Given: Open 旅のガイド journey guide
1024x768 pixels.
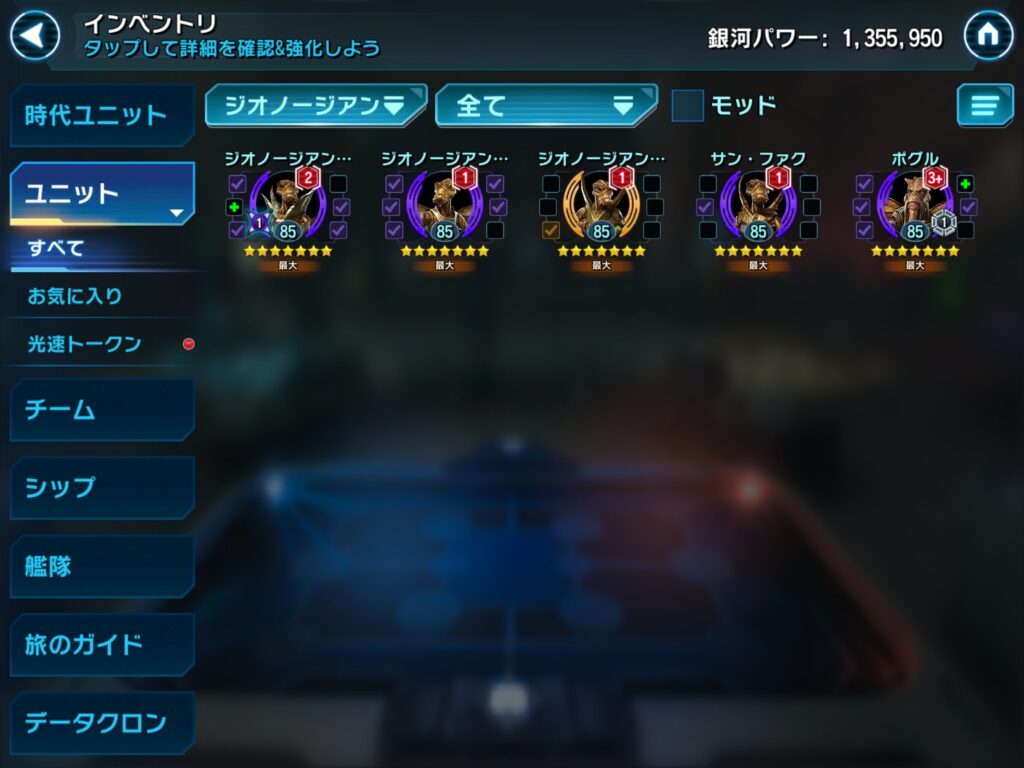Looking at the screenshot, I should [101, 644].
